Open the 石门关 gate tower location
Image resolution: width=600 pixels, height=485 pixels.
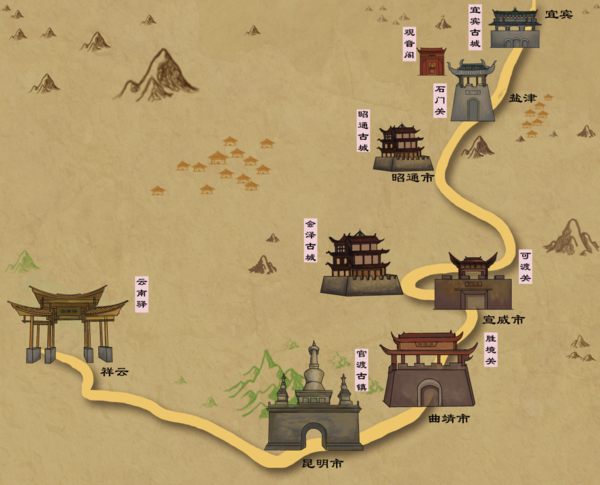coord(472,91)
